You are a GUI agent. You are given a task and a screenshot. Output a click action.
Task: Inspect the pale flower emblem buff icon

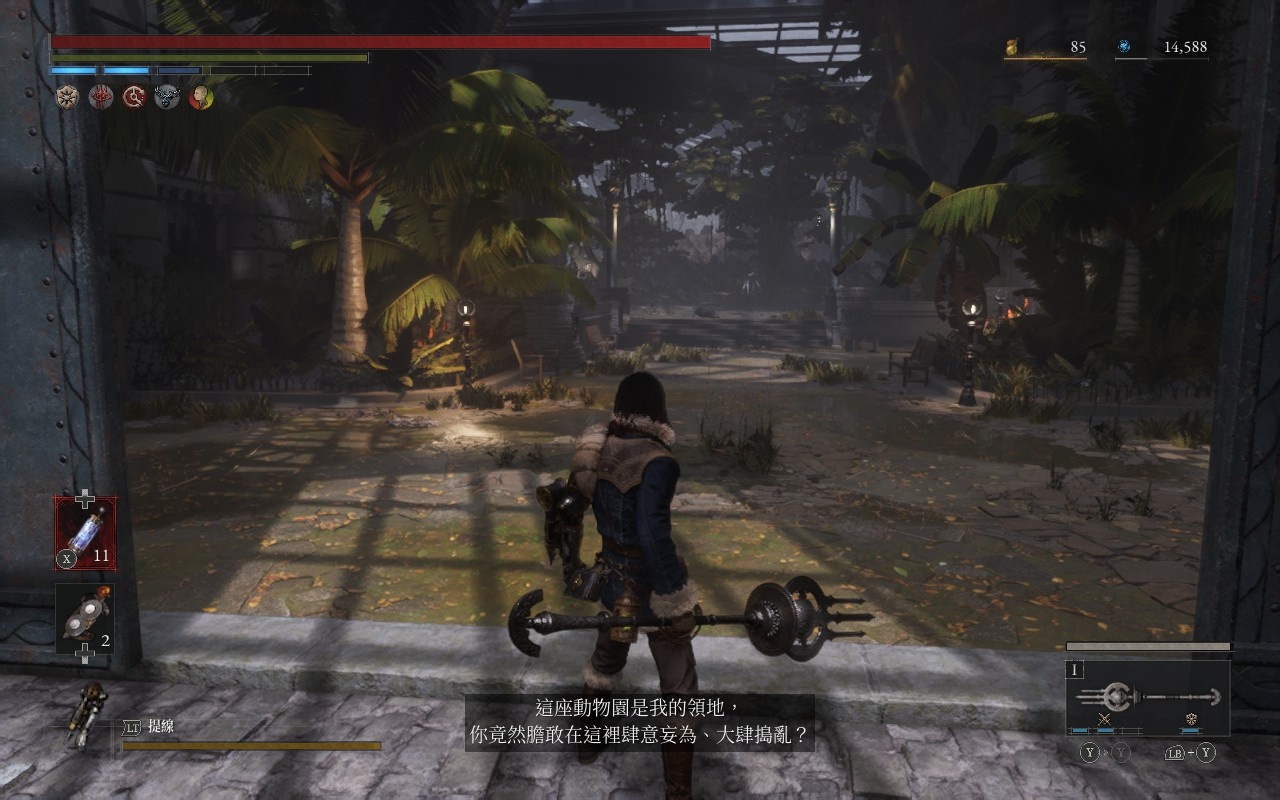tap(67, 97)
